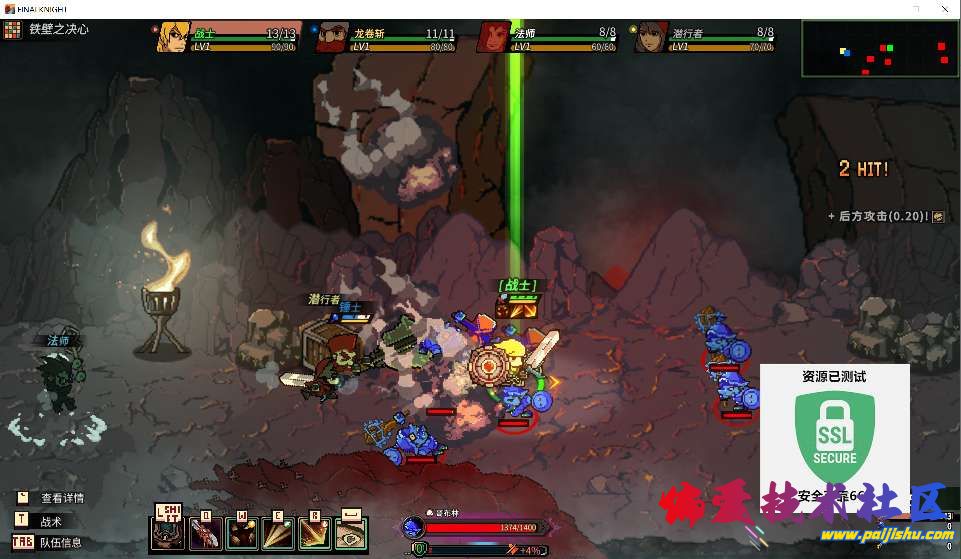Open the 战术 tactics menu
The width and height of the screenshot is (961, 559).
22,520
